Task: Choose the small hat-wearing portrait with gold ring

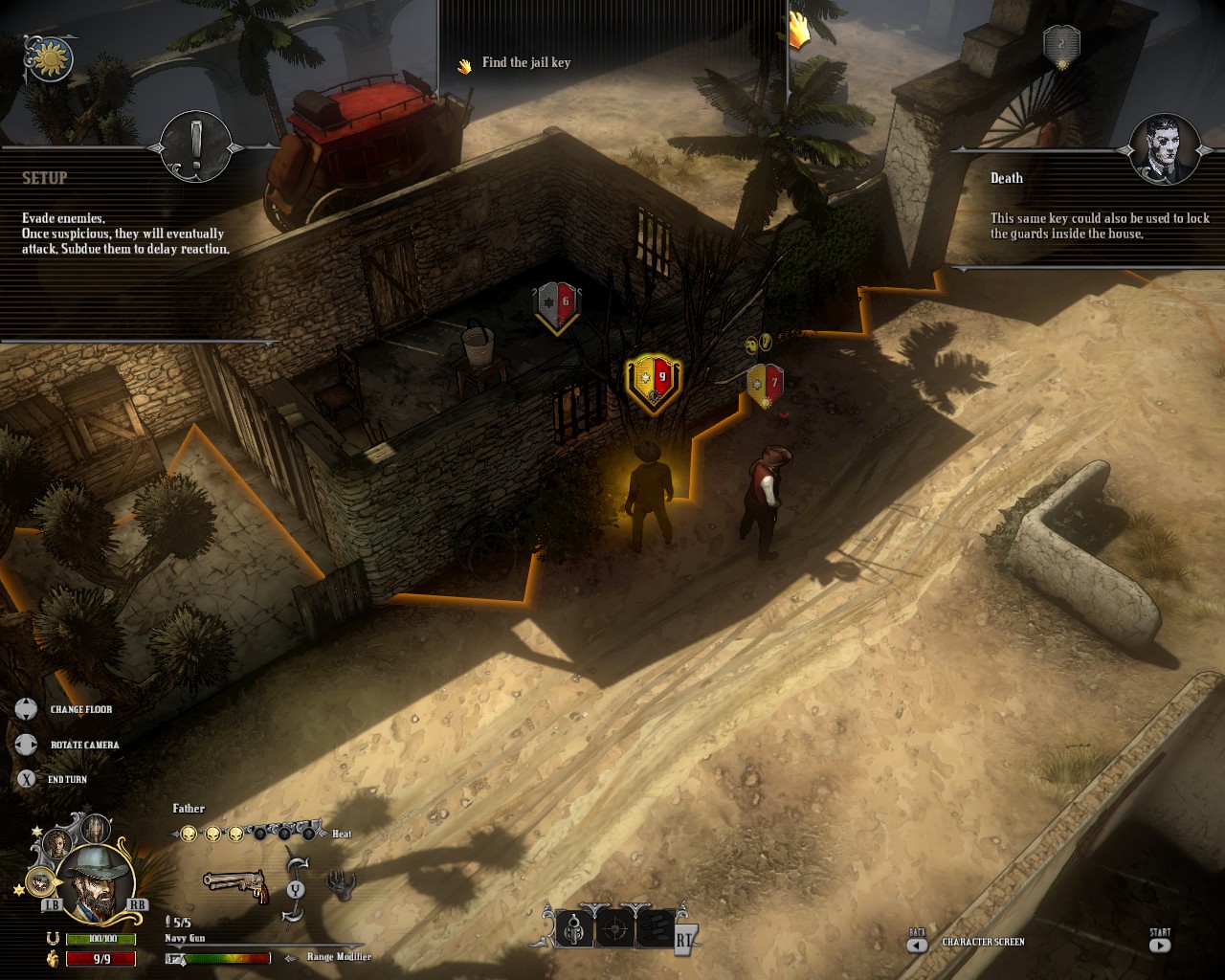Action: point(39,880)
